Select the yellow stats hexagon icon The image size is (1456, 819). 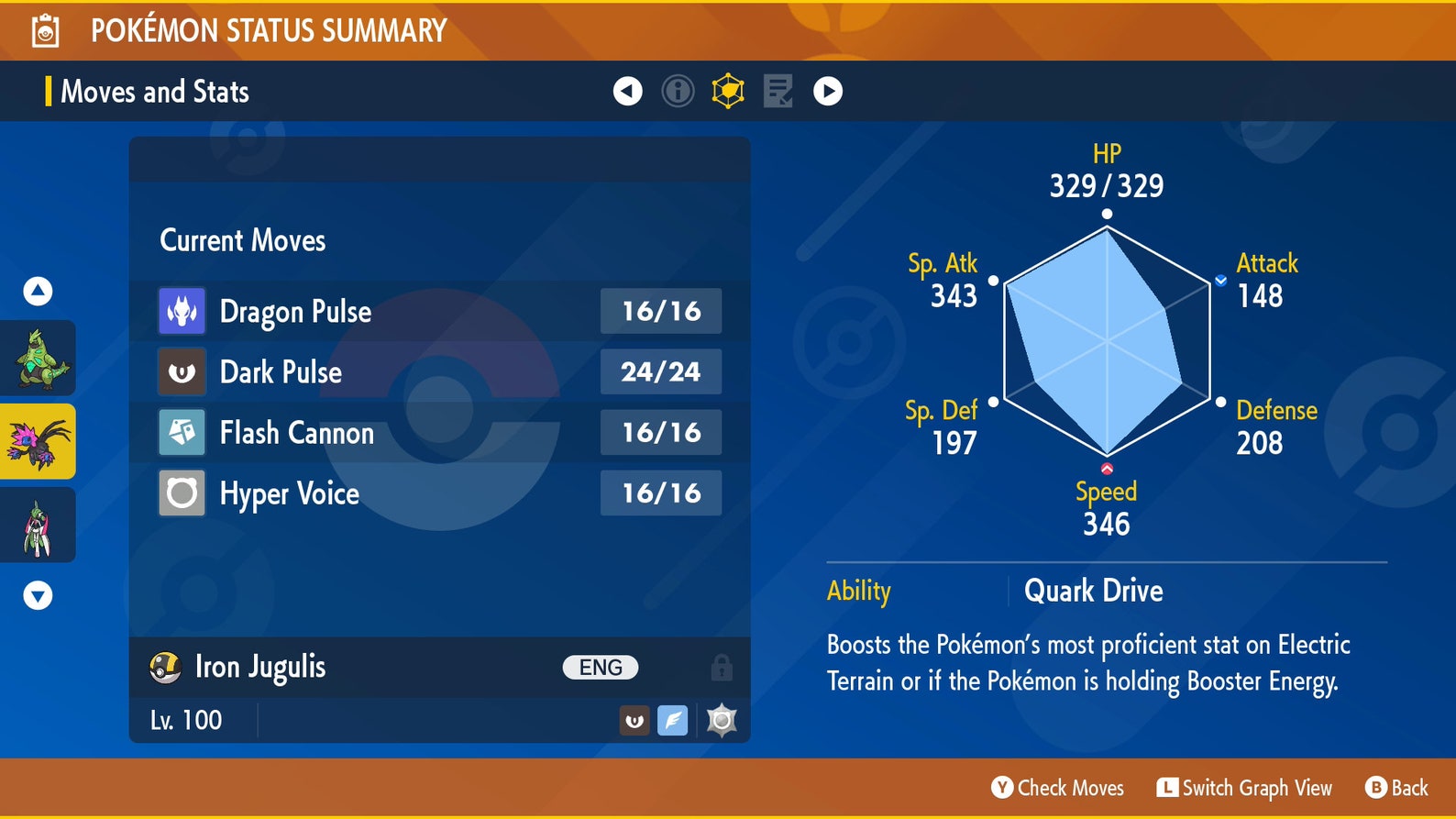[728, 91]
